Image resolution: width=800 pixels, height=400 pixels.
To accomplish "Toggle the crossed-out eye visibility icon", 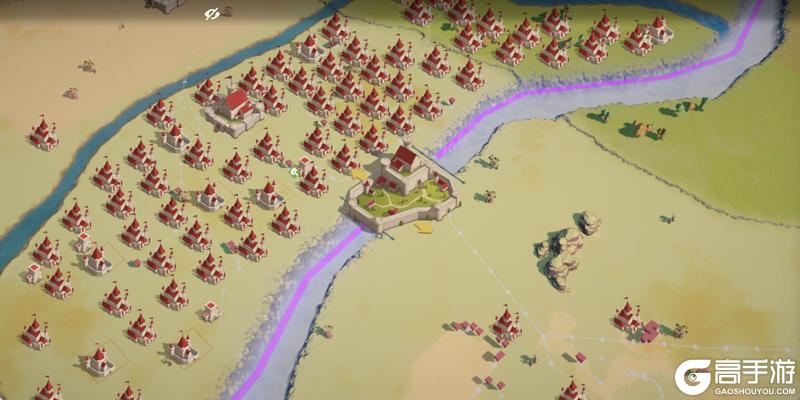I will (211, 14).
